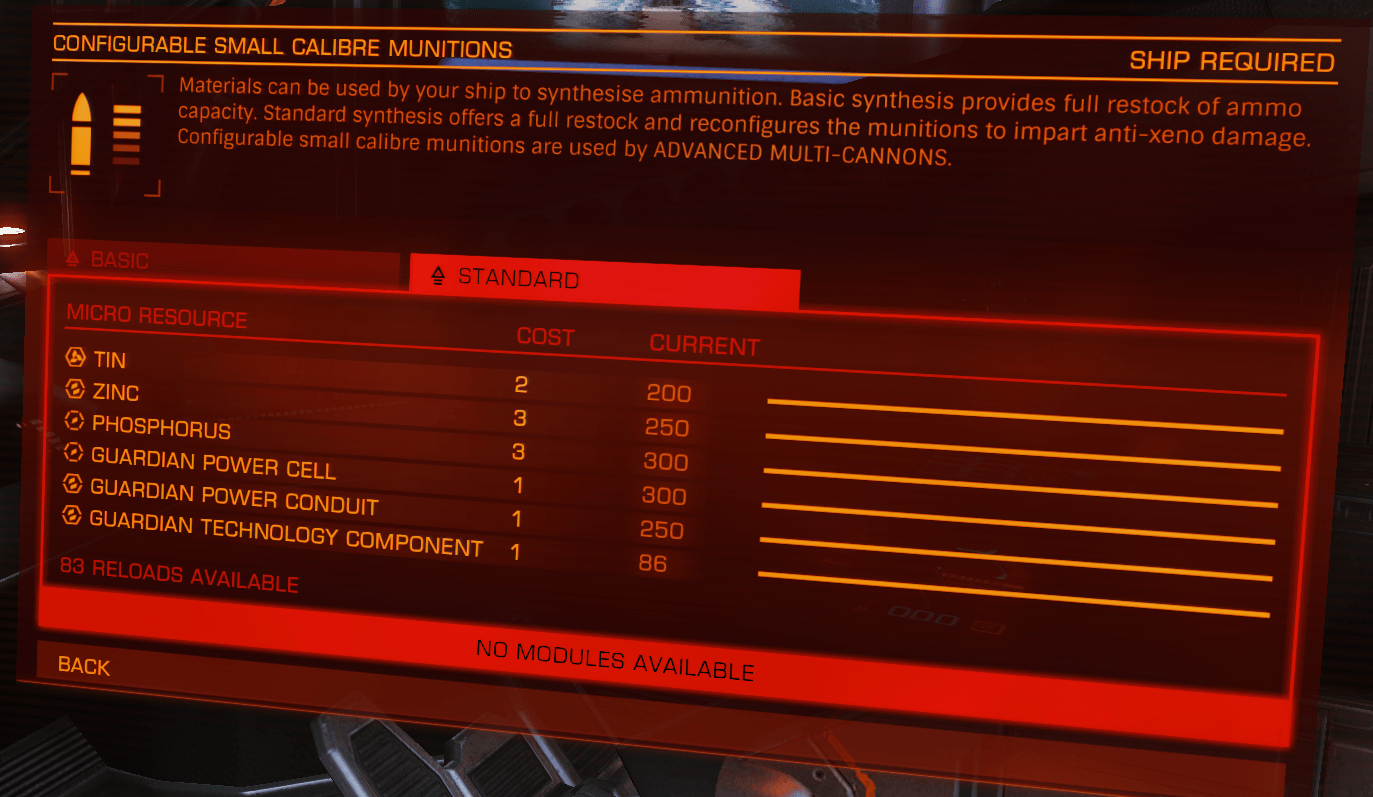The image size is (1373, 797).
Task: Click the 83 Reloads Available label
Action: (180, 575)
